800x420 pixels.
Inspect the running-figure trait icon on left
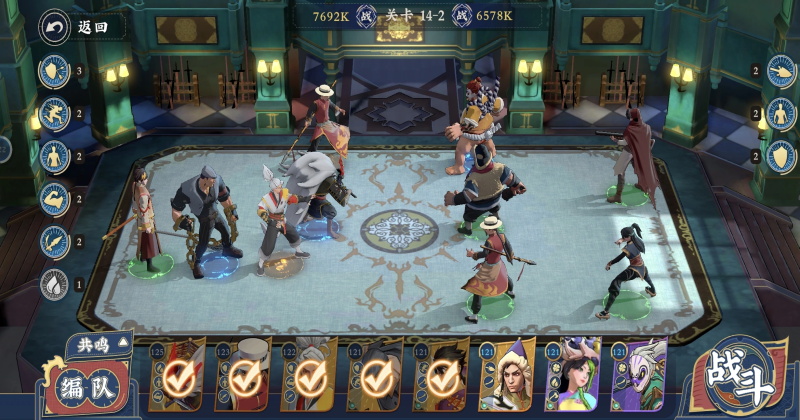(x=53, y=113)
